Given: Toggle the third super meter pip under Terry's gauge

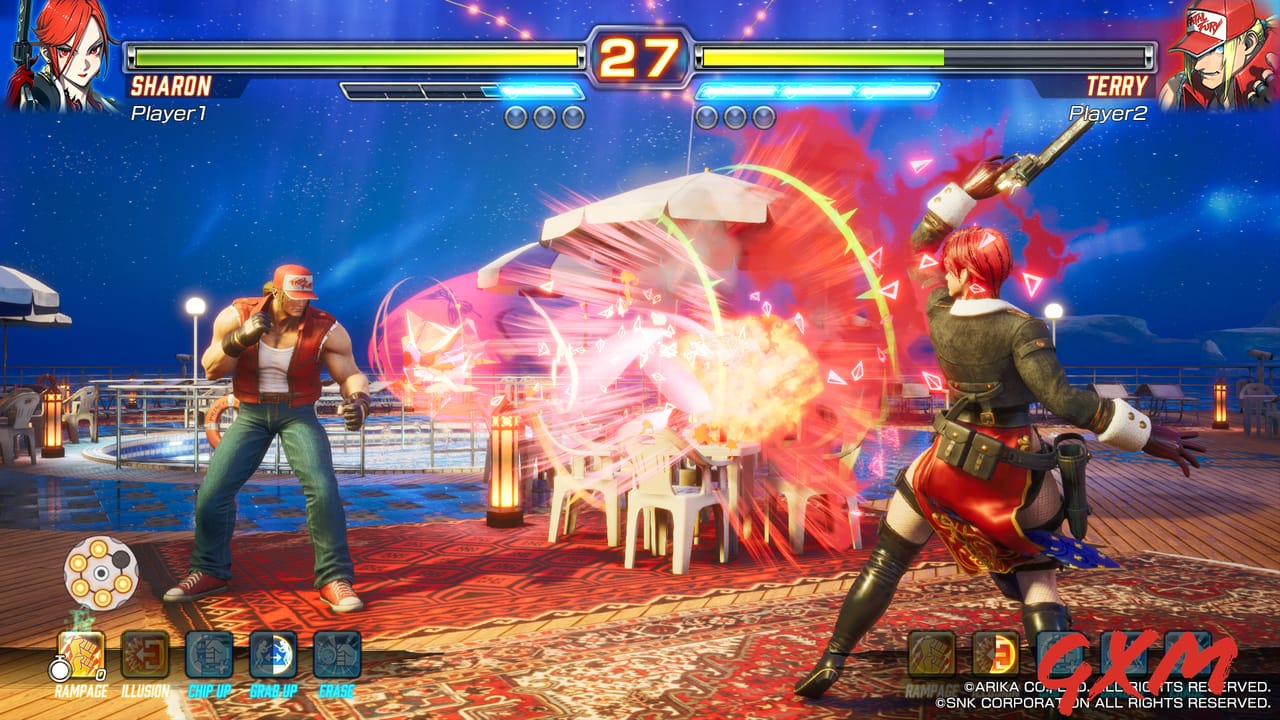Looking at the screenshot, I should tap(766, 117).
